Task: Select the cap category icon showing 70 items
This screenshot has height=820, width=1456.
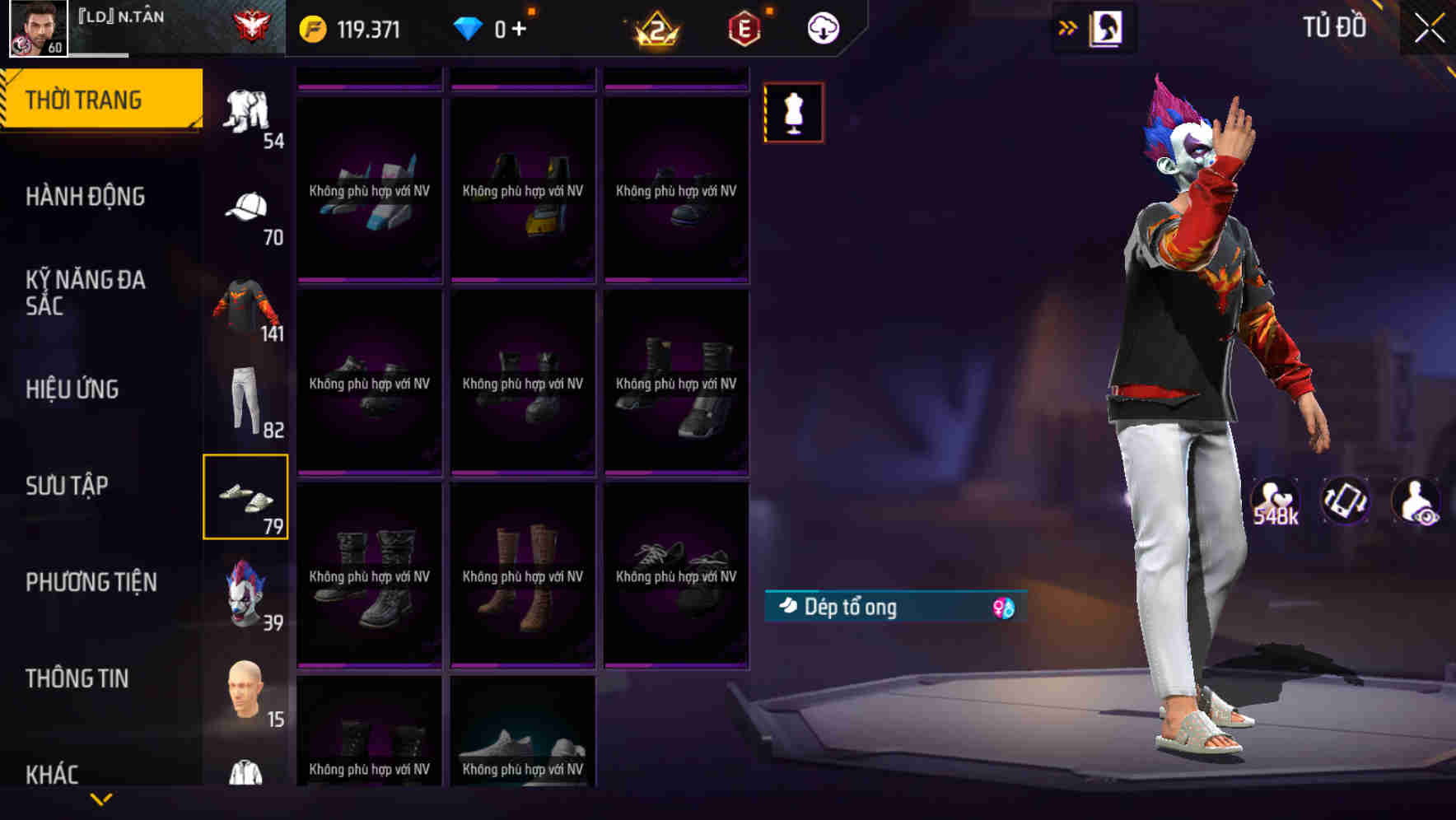Action: pos(245,206)
